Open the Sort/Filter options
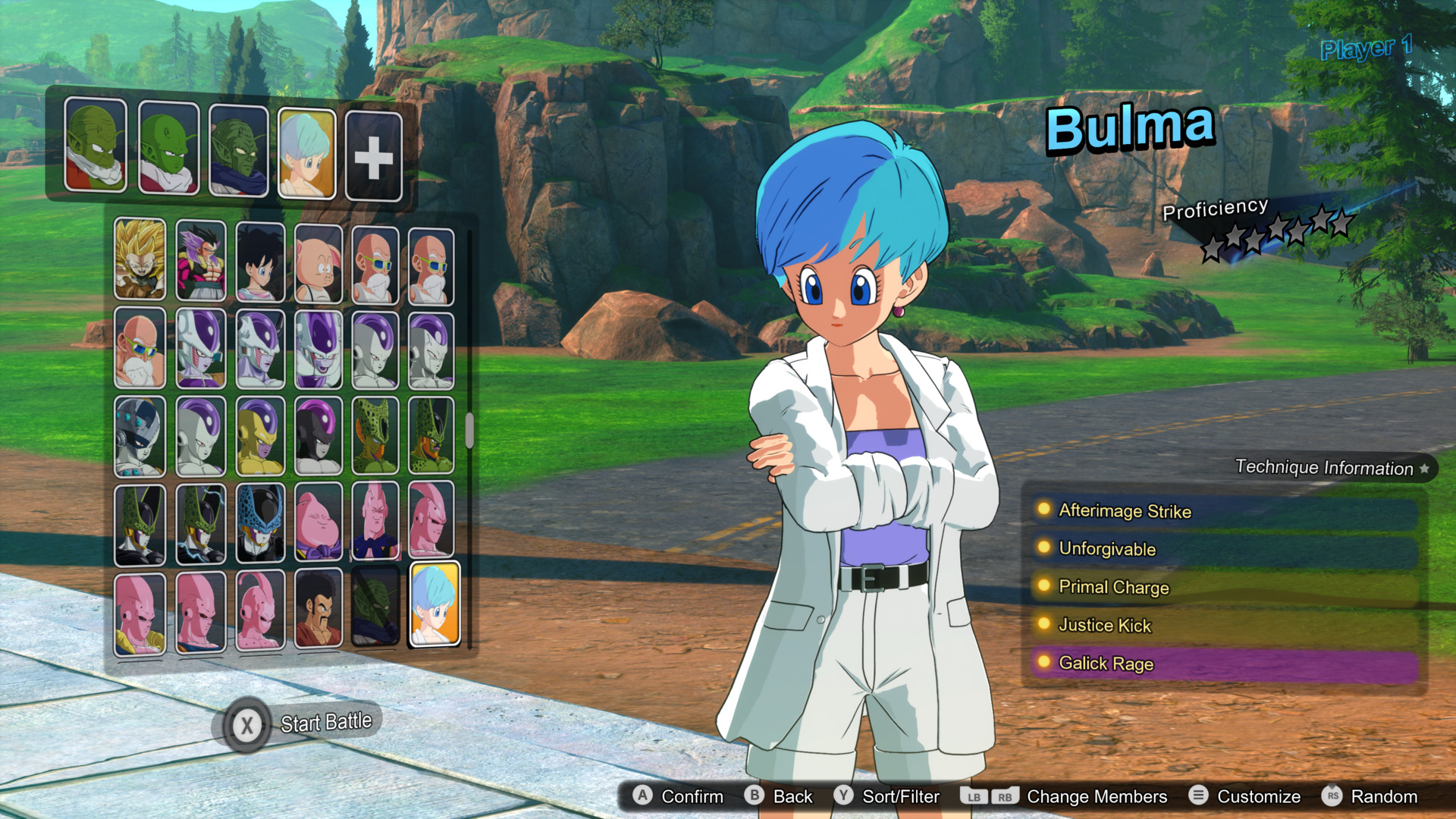1456x819 pixels. click(x=899, y=797)
